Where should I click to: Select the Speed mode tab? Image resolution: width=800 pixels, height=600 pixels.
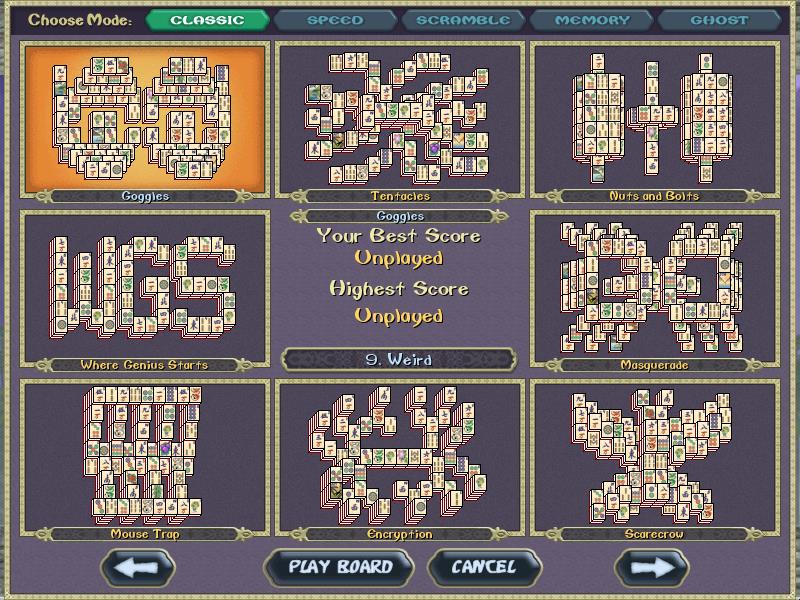[x=335, y=20]
